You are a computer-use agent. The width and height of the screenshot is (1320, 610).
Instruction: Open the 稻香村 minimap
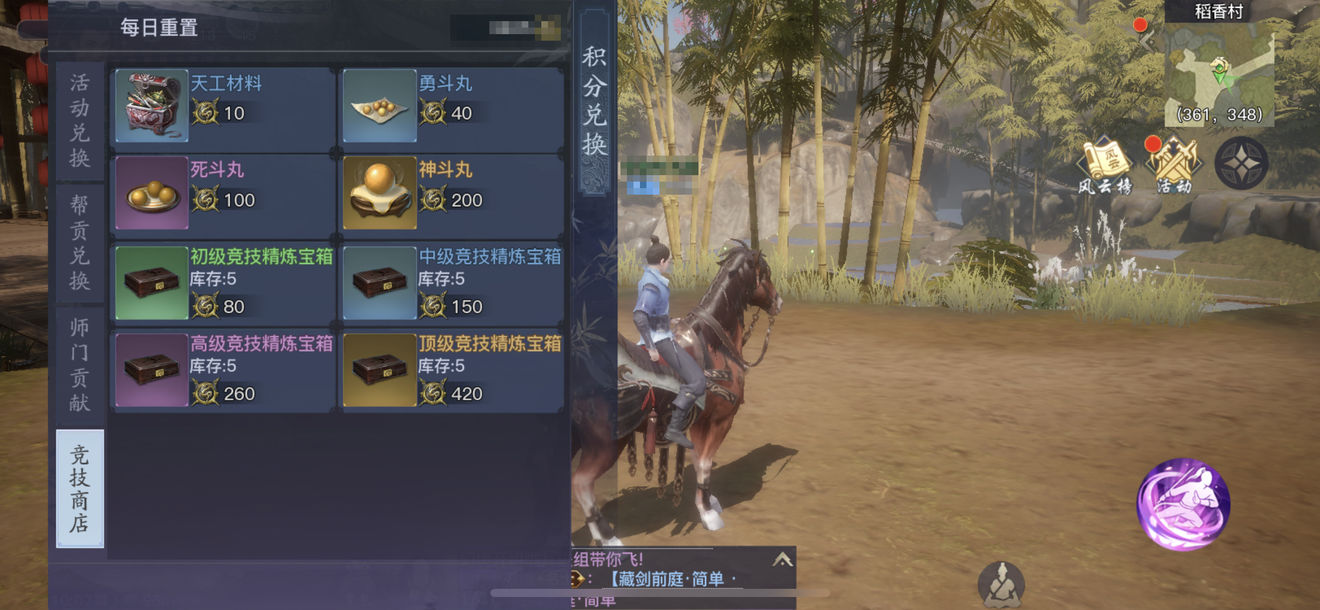tap(1219, 70)
